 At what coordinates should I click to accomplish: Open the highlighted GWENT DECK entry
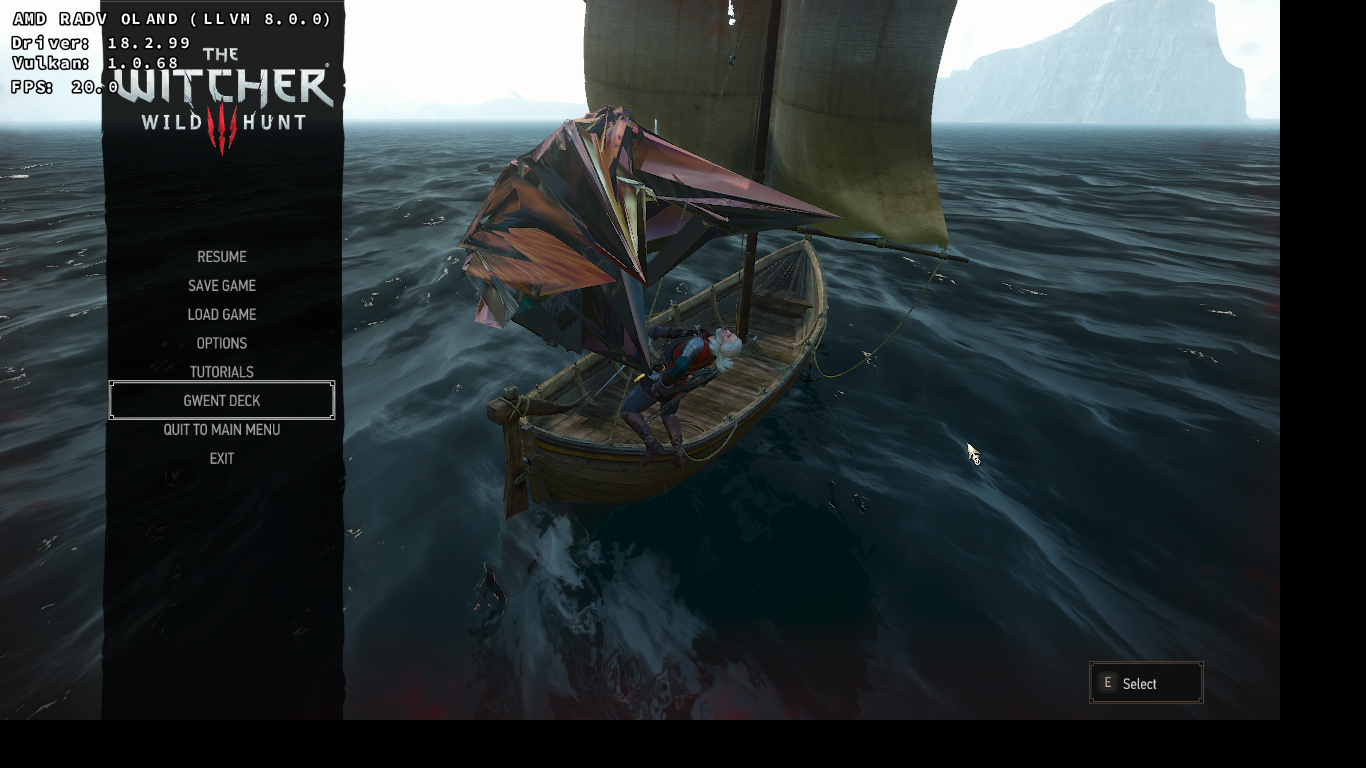pos(221,400)
